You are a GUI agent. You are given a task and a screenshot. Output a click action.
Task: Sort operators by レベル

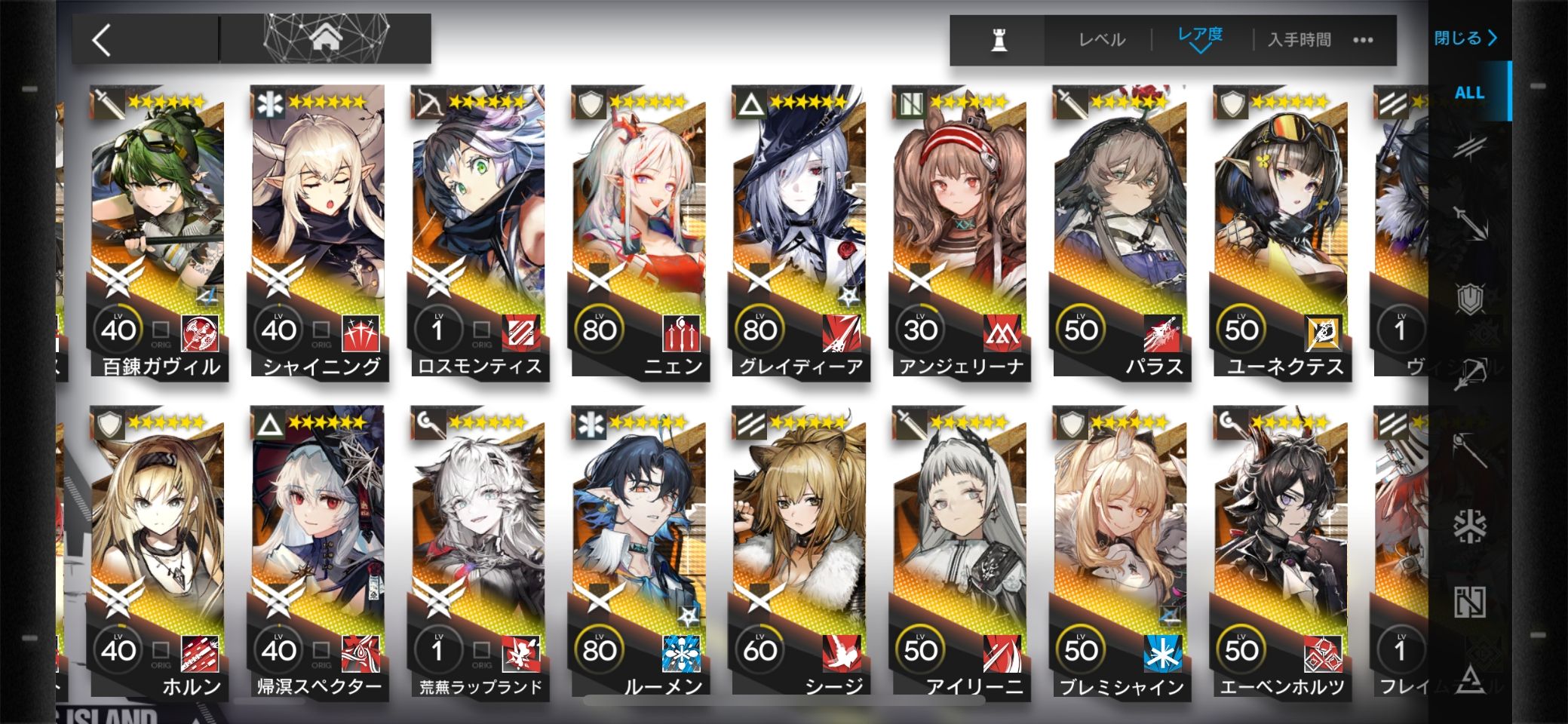point(1101,40)
